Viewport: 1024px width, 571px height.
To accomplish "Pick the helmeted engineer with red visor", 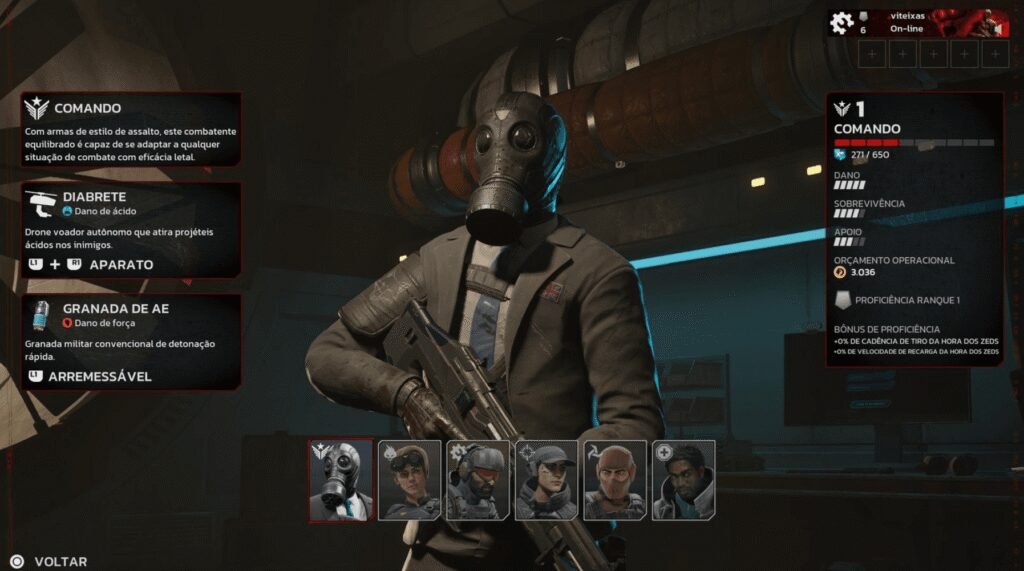I will coord(478,480).
